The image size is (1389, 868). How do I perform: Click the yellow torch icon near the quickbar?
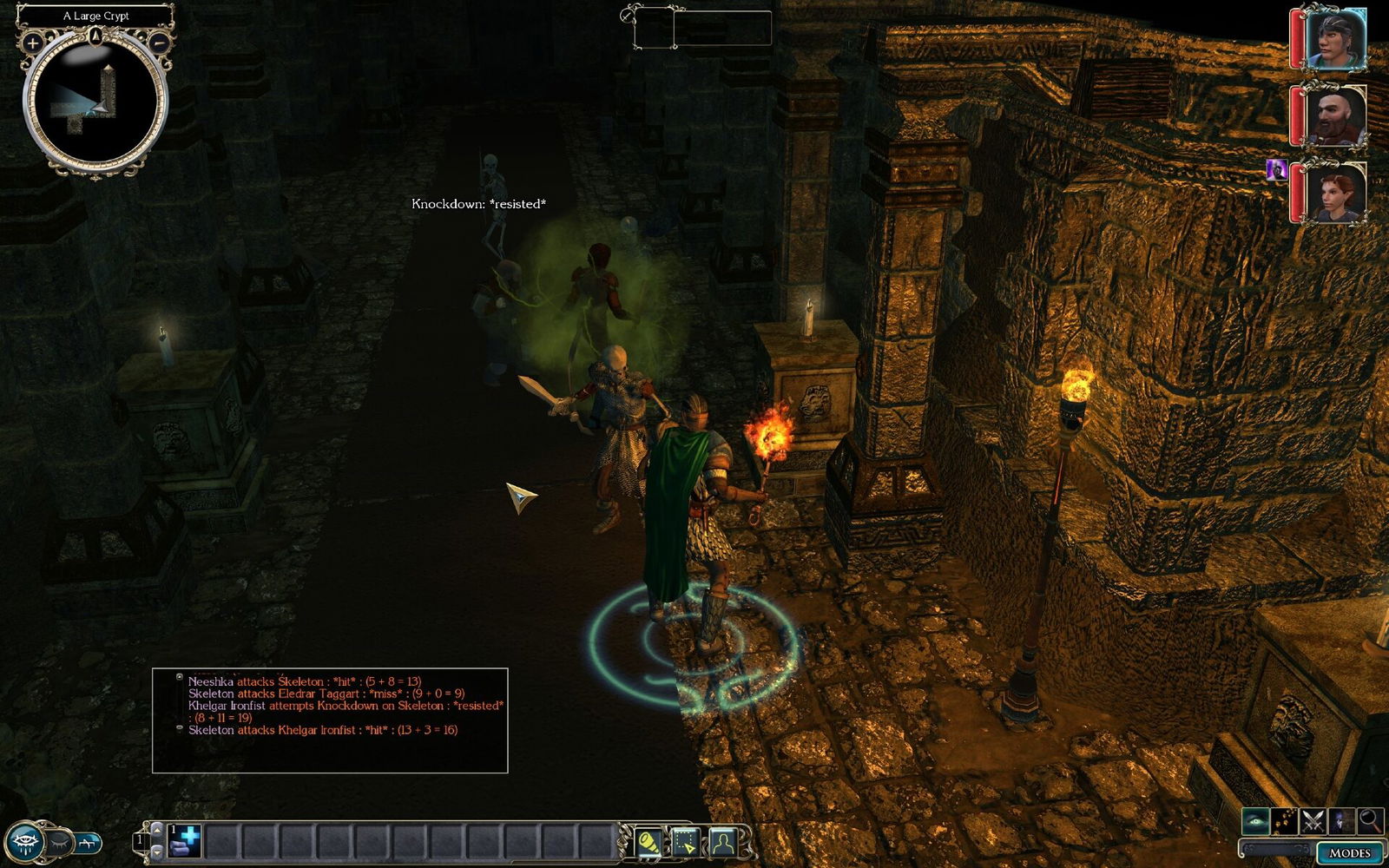click(648, 842)
